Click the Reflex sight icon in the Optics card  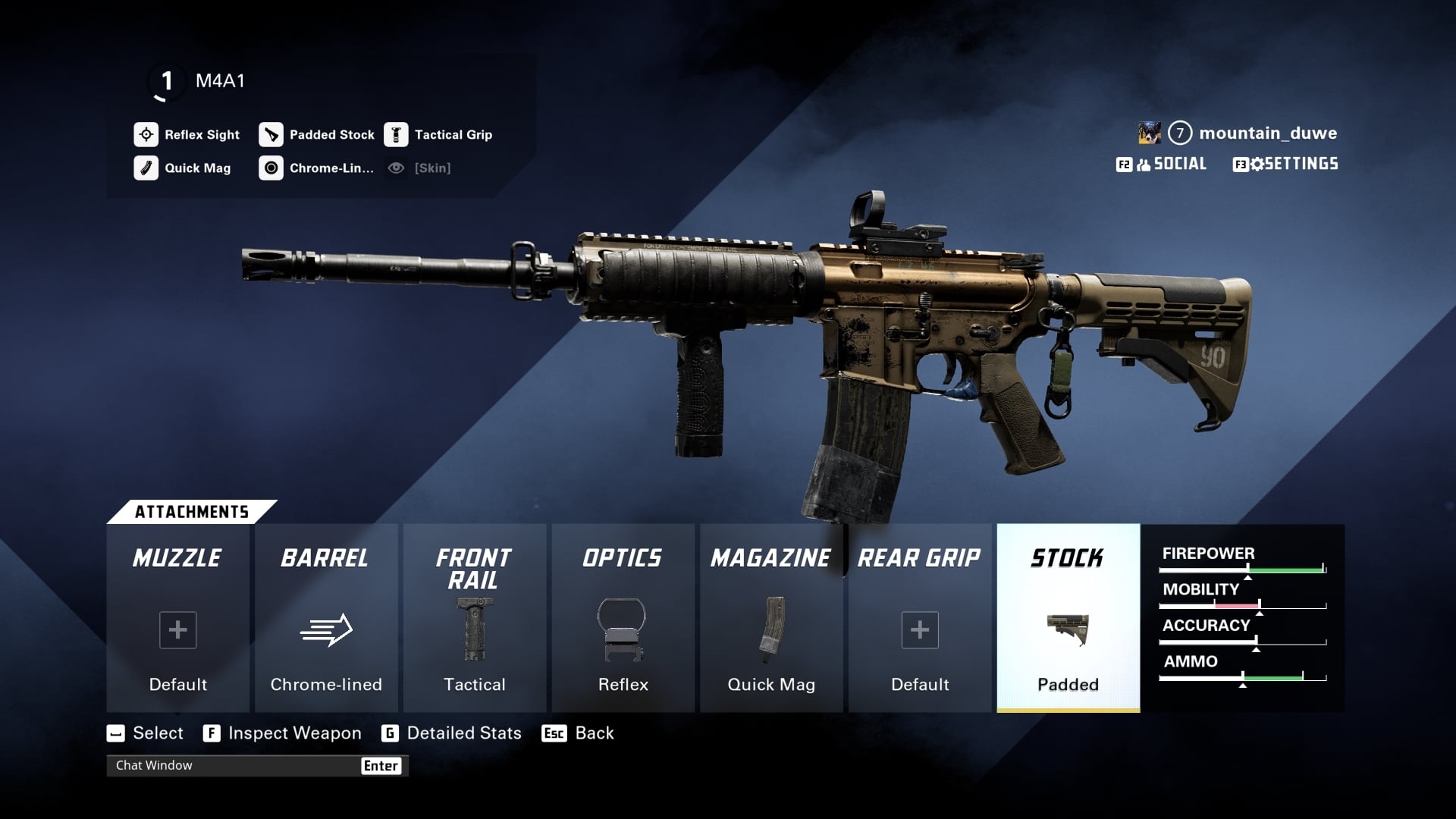point(623,629)
